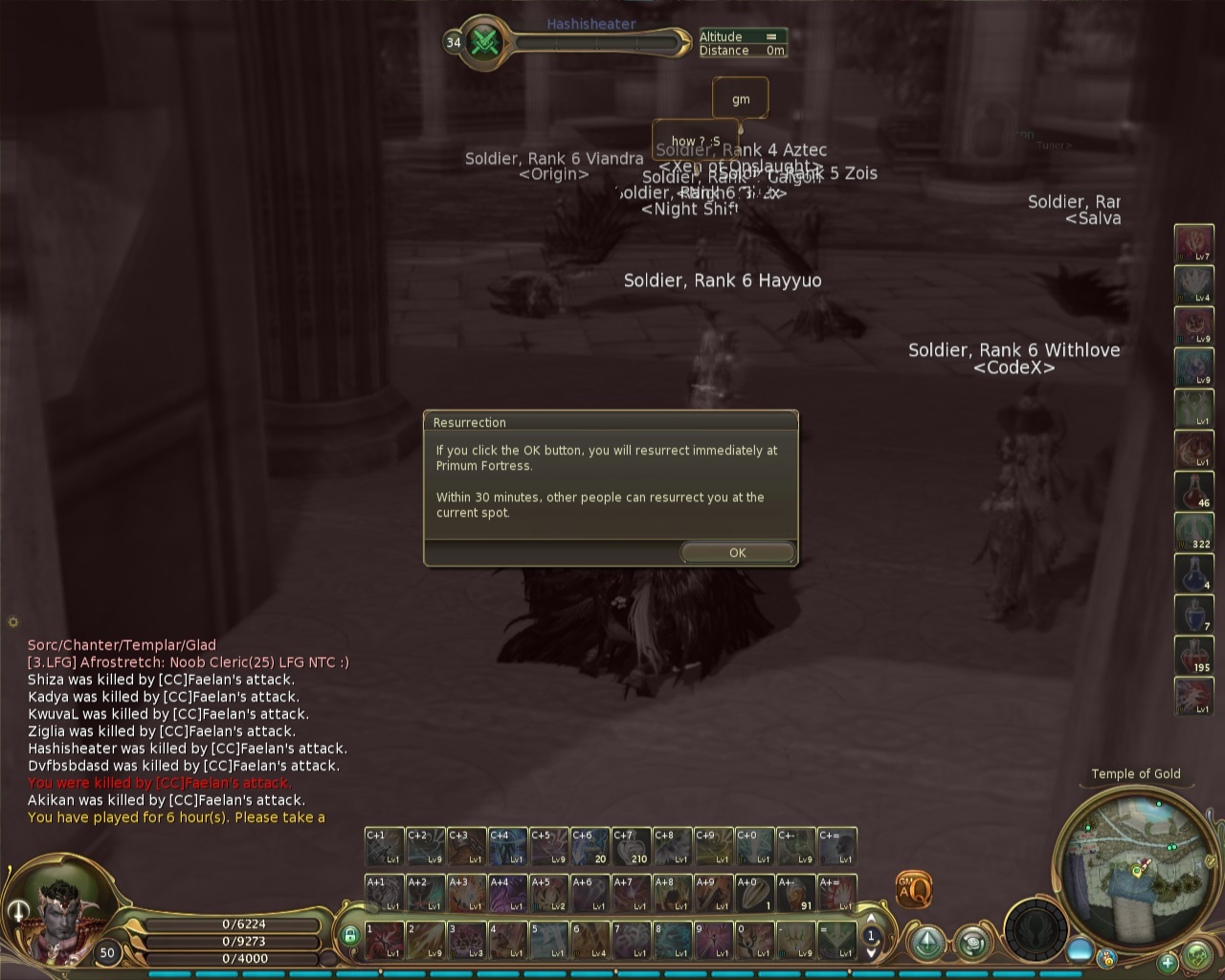Use the skill bound to C+7
The image size is (1225, 980).
click(631, 846)
